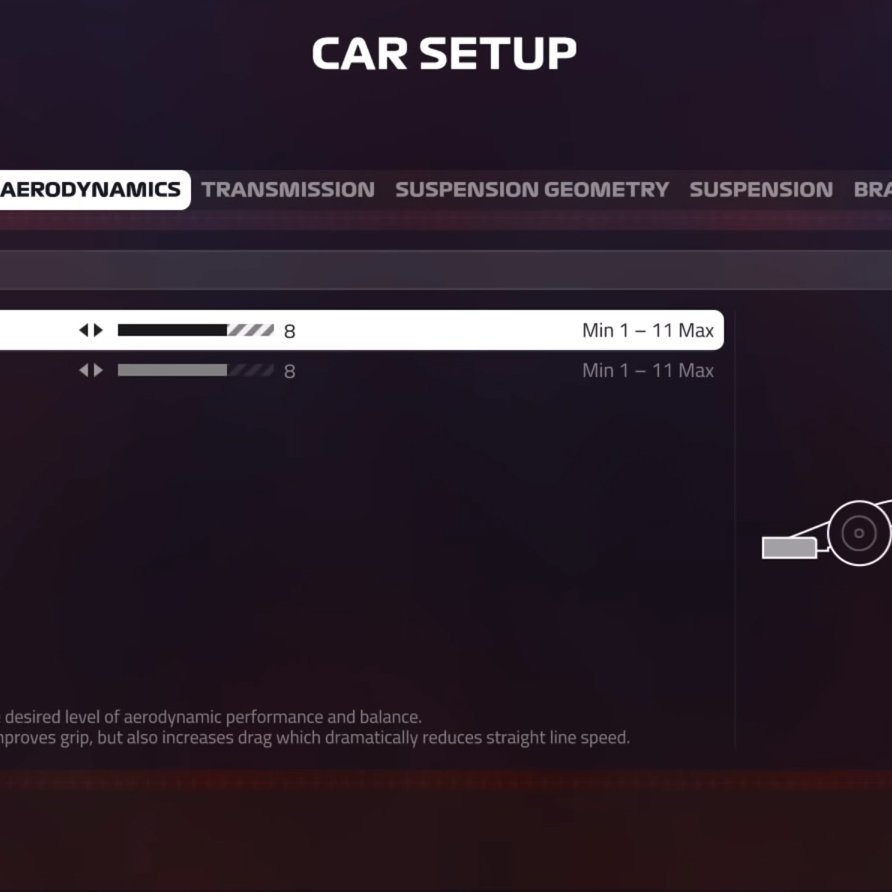Screen dimensions: 892x892
Task: Switch to the Transmission tab
Action: tap(288, 190)
